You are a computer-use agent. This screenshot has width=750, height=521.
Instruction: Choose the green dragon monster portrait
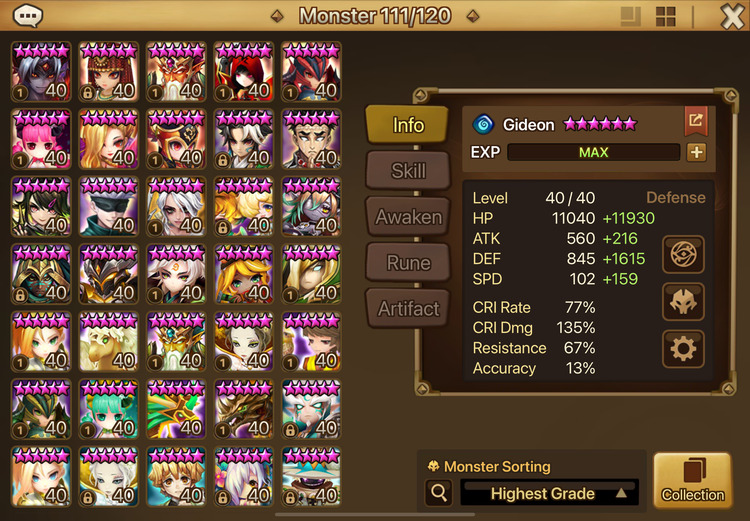tap(177, 410)
